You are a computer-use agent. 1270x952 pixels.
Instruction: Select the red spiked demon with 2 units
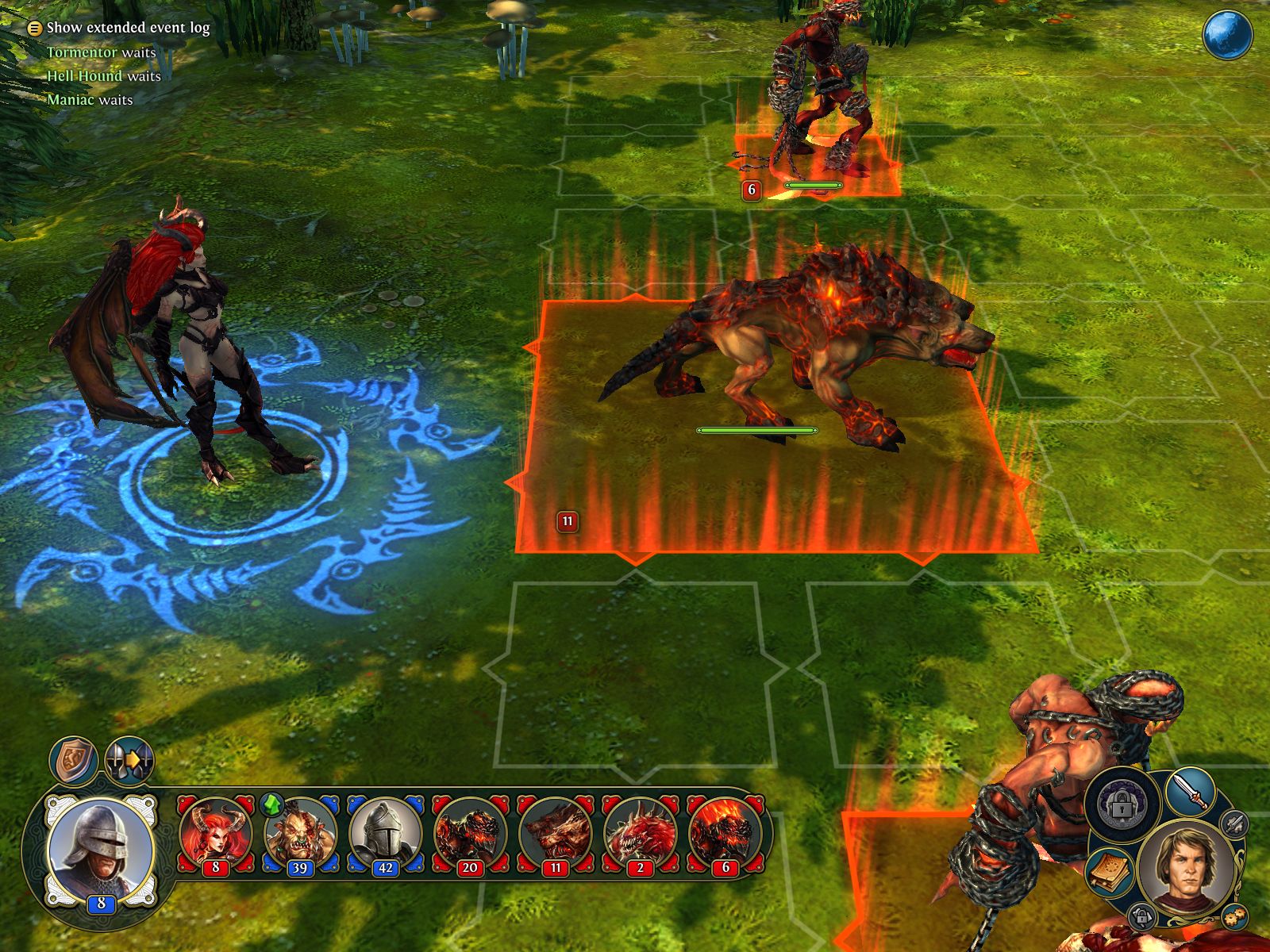coord(639,835)
